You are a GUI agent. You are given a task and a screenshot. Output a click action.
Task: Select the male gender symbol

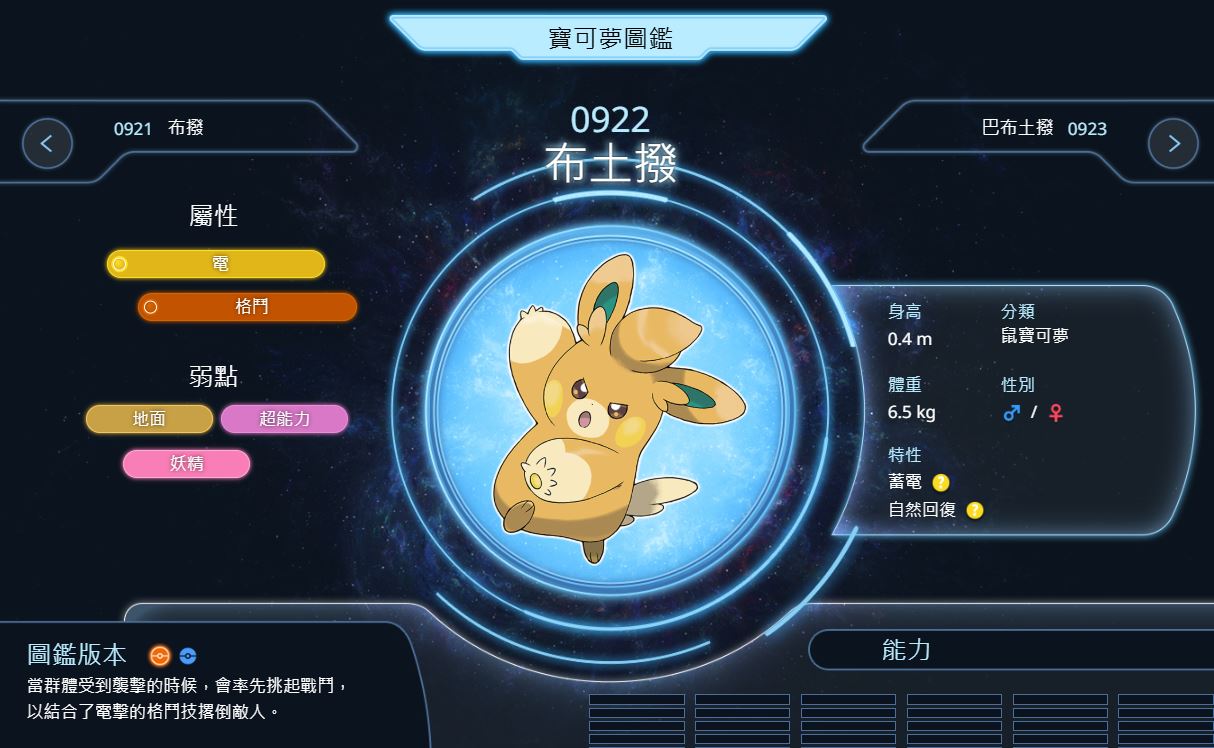(x=1011, y=412)
